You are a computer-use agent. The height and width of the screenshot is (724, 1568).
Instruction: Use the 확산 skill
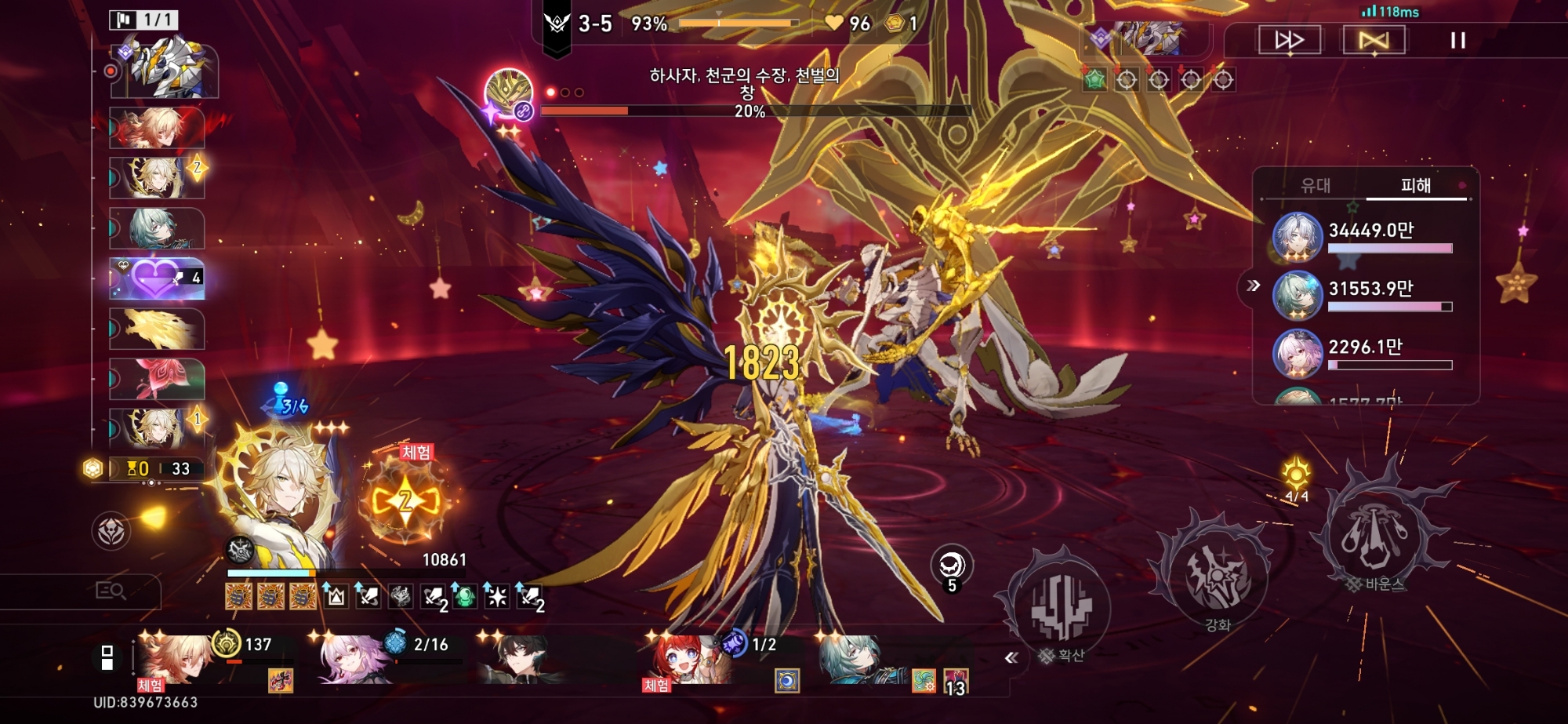(1061, 608)
